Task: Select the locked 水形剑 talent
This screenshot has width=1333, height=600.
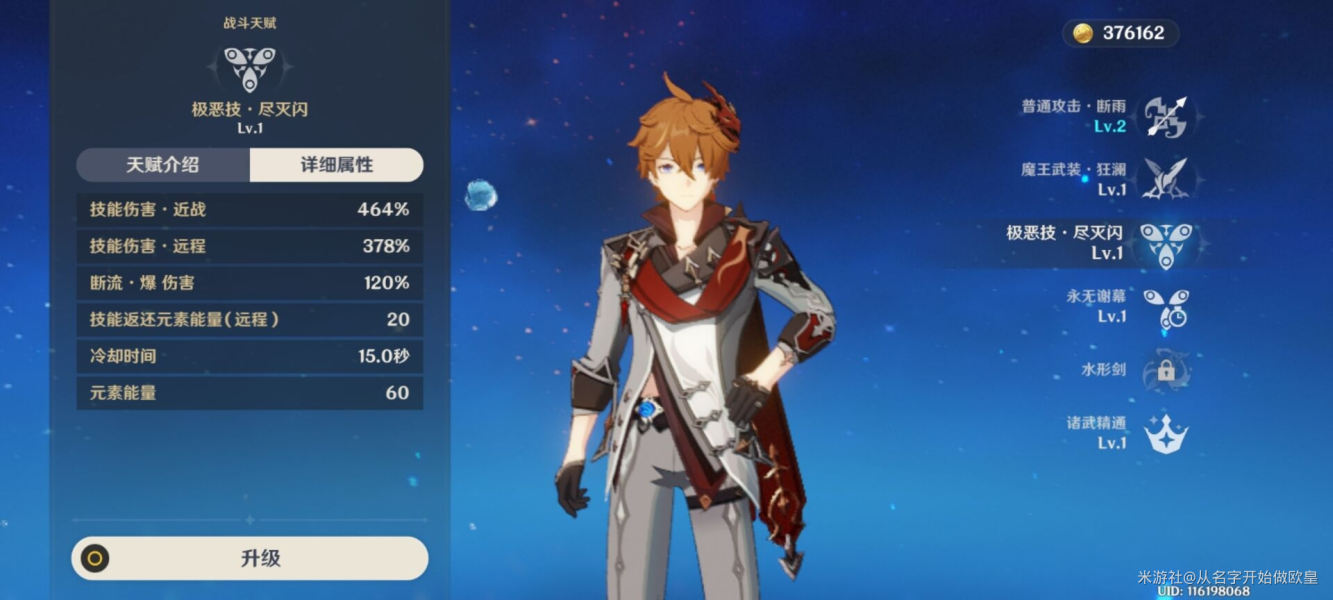Action: pyautogui.click(x=1165, y=370)
